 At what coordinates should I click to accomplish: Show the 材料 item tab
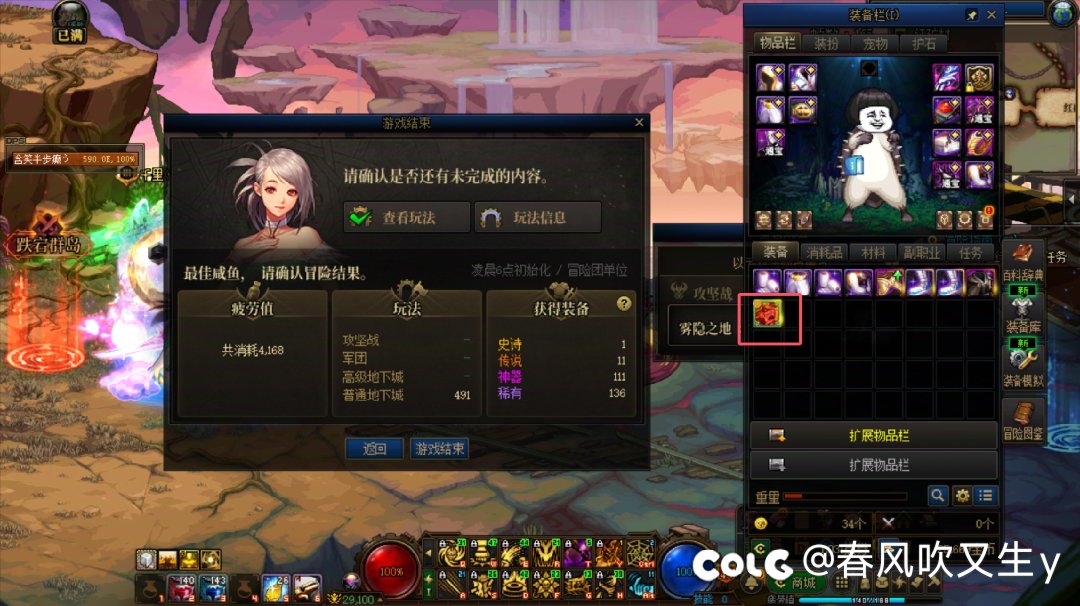coord(874,253)
